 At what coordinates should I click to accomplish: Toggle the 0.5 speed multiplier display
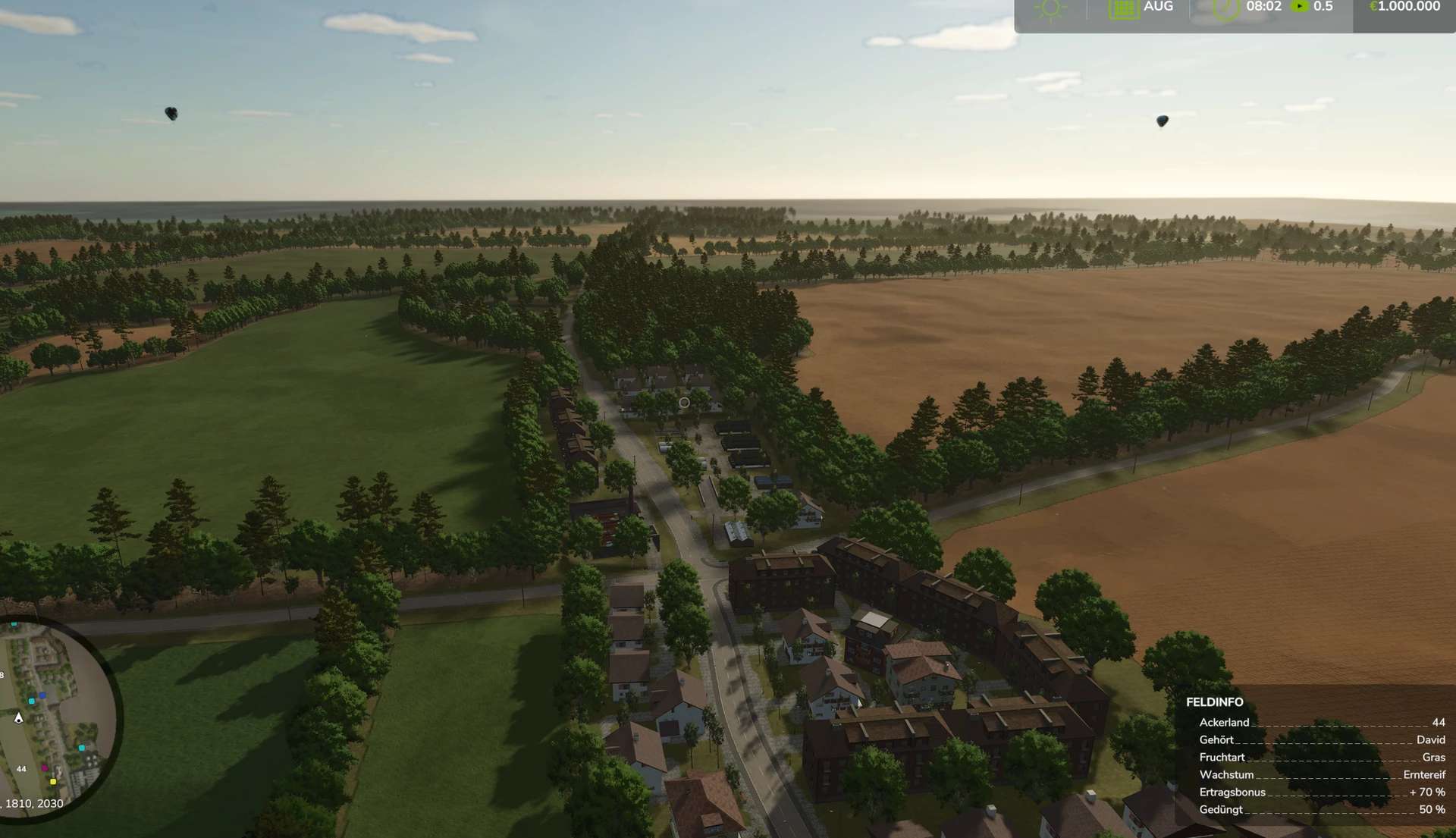pos(1323,7)
